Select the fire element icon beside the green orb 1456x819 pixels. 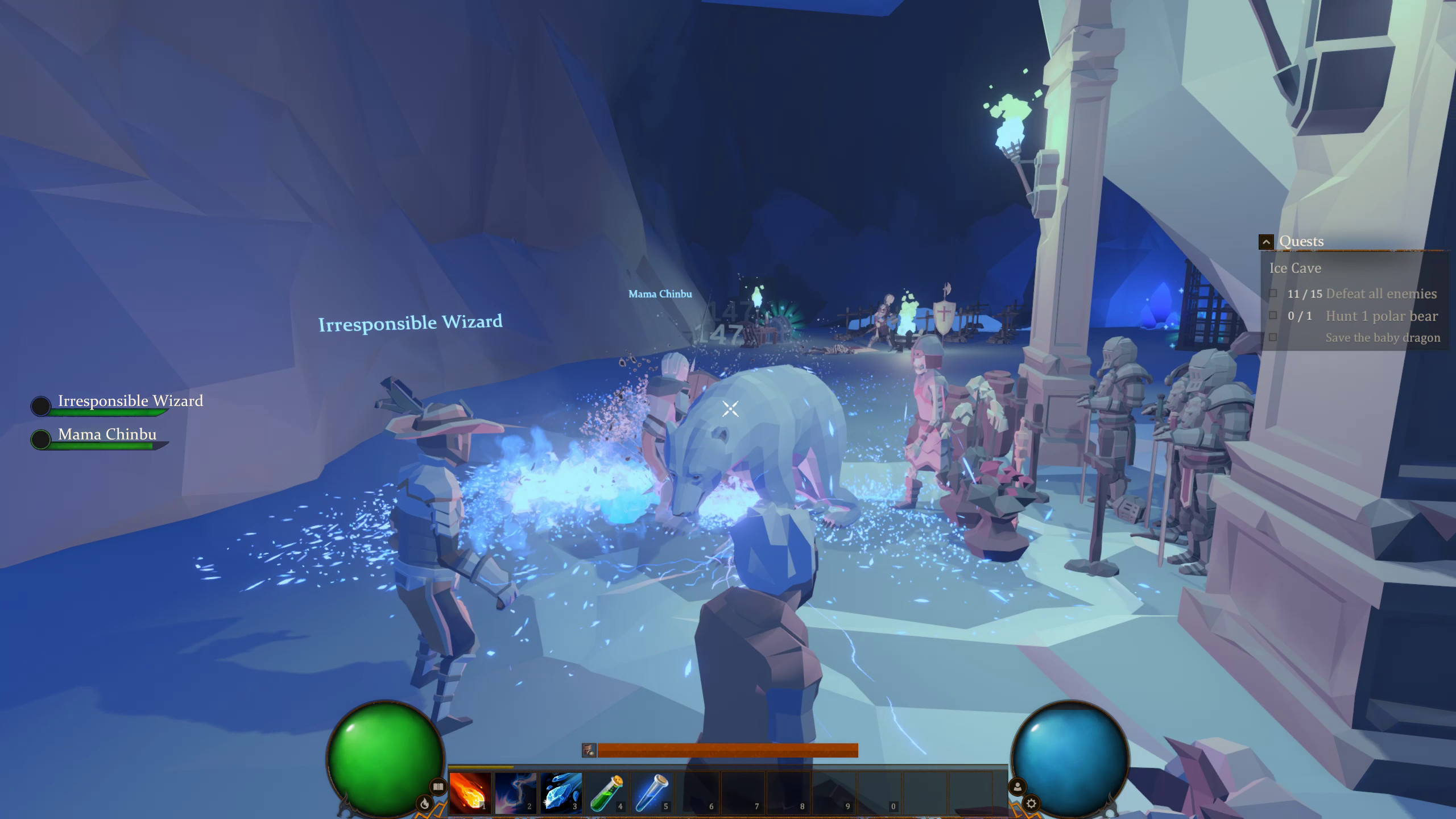pyautogui.click(x=425, y=805)
